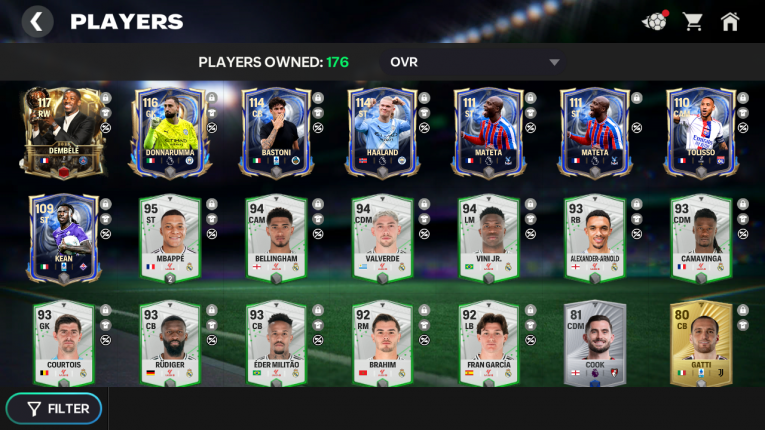
Task: Open the Kean player card
Action: tap(62, 238)
